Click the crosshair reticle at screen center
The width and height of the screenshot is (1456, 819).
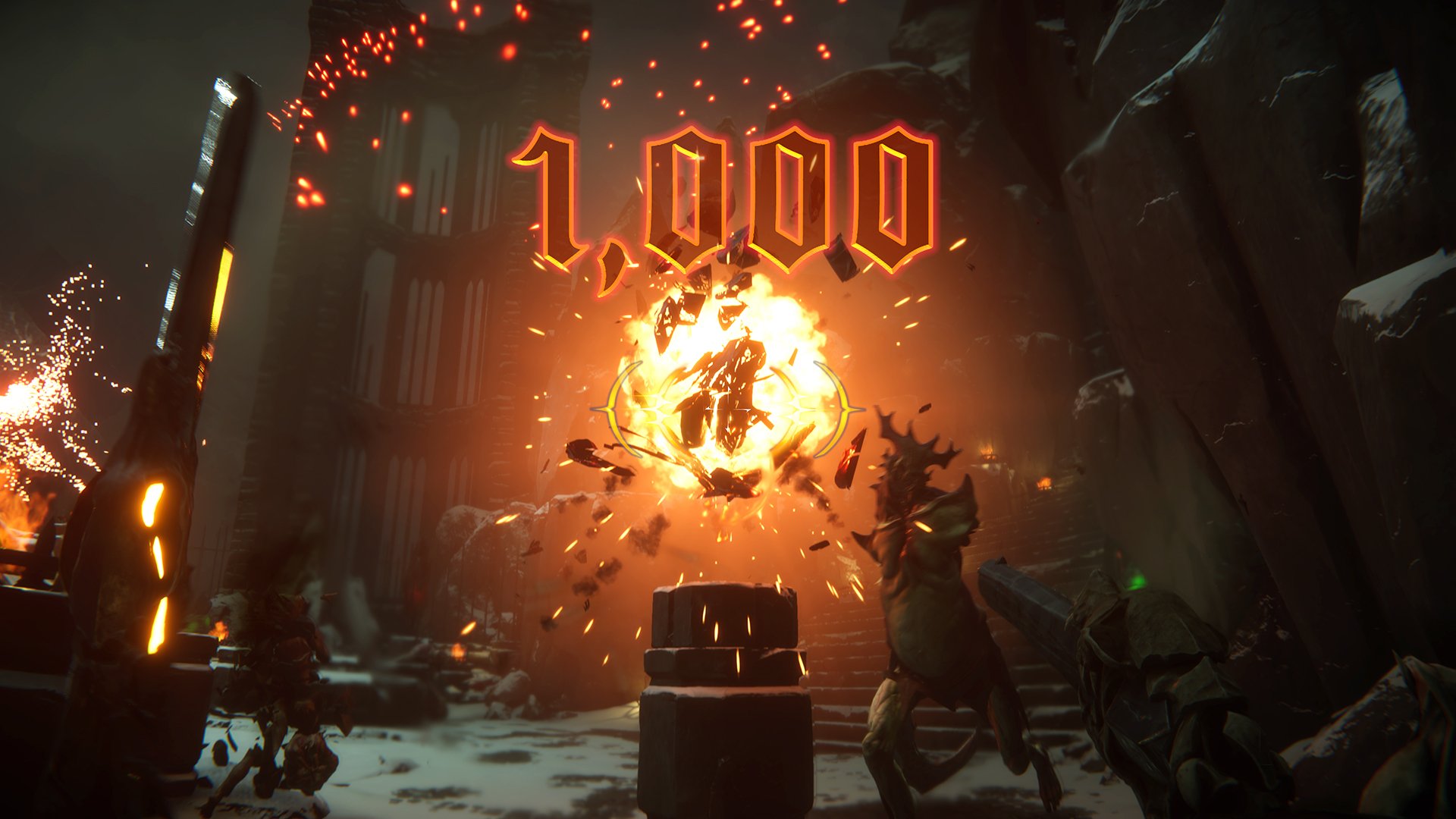pyautogui.click(x=728, y=409)
